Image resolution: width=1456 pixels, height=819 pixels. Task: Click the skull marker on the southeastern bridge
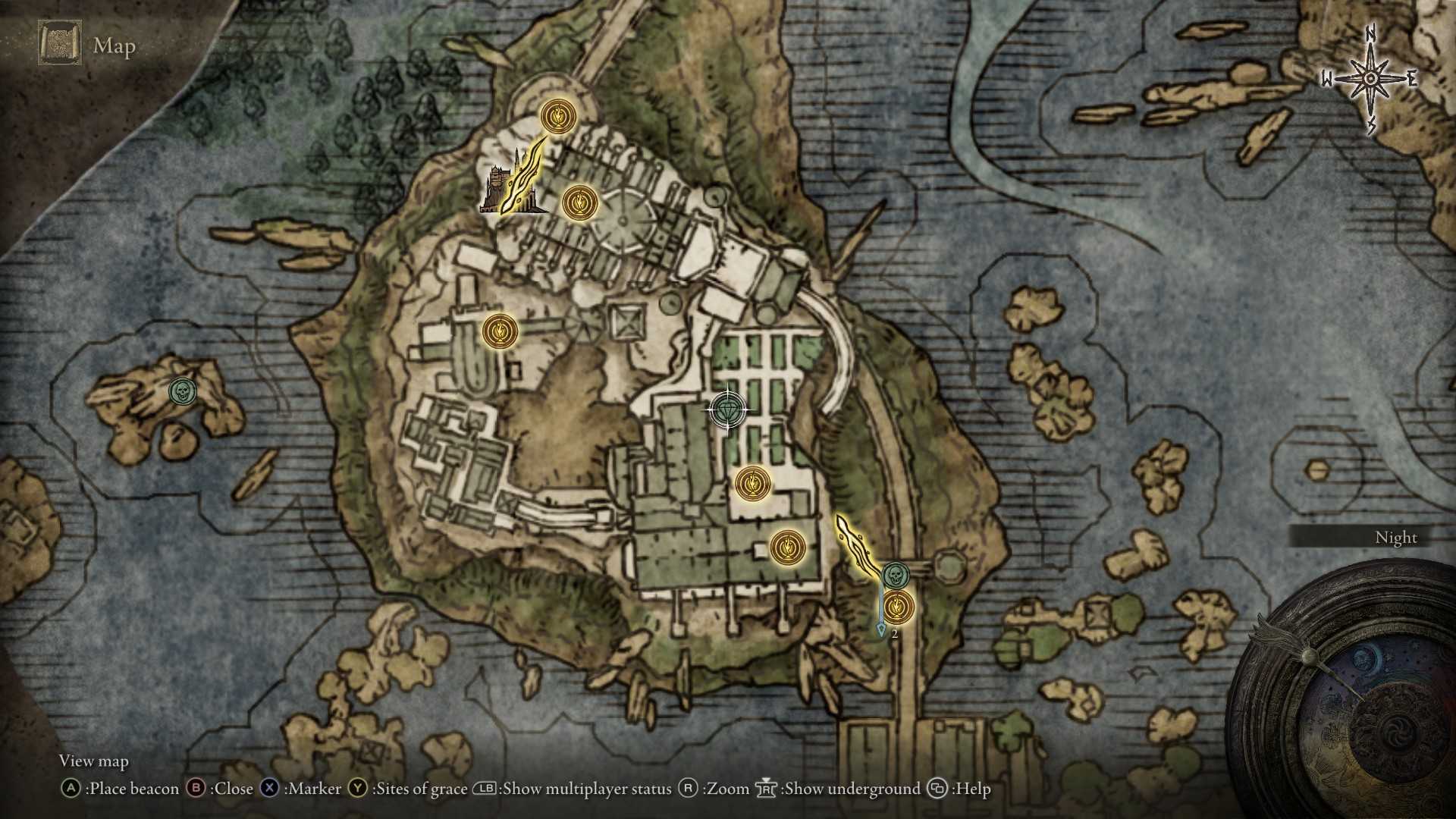895,575
